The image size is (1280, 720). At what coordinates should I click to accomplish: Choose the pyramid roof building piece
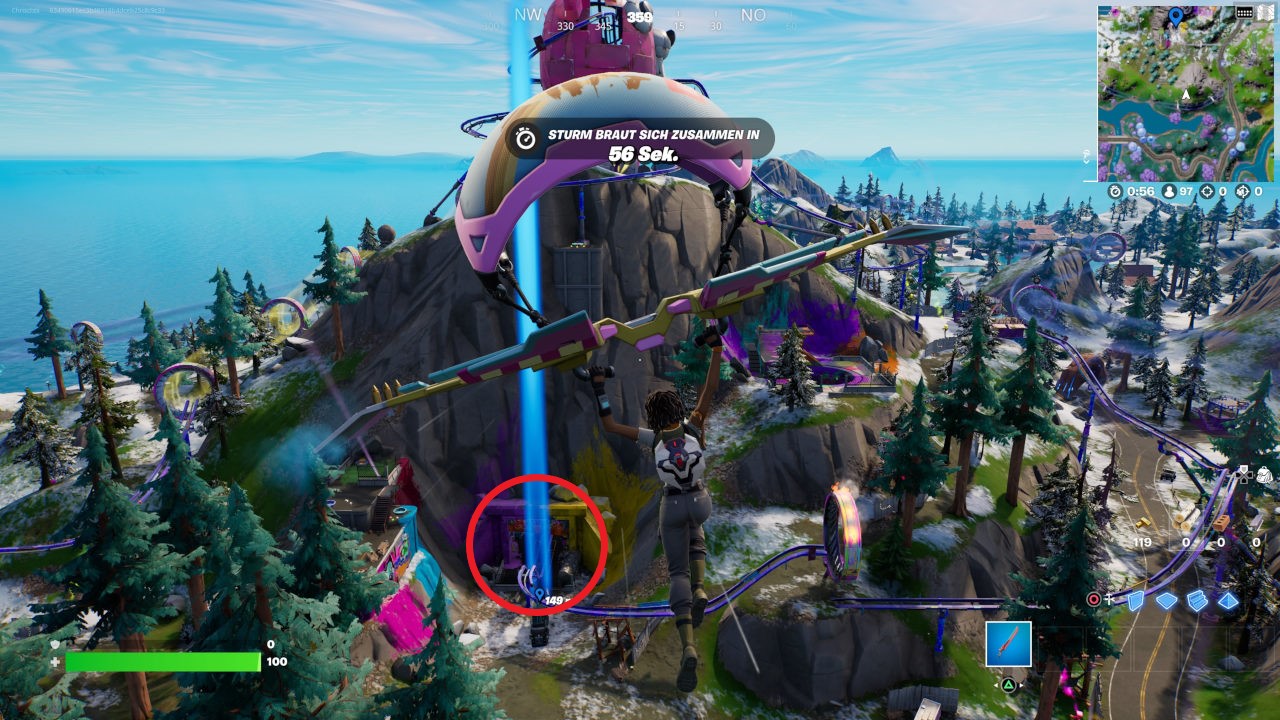tap(1227, 600)
